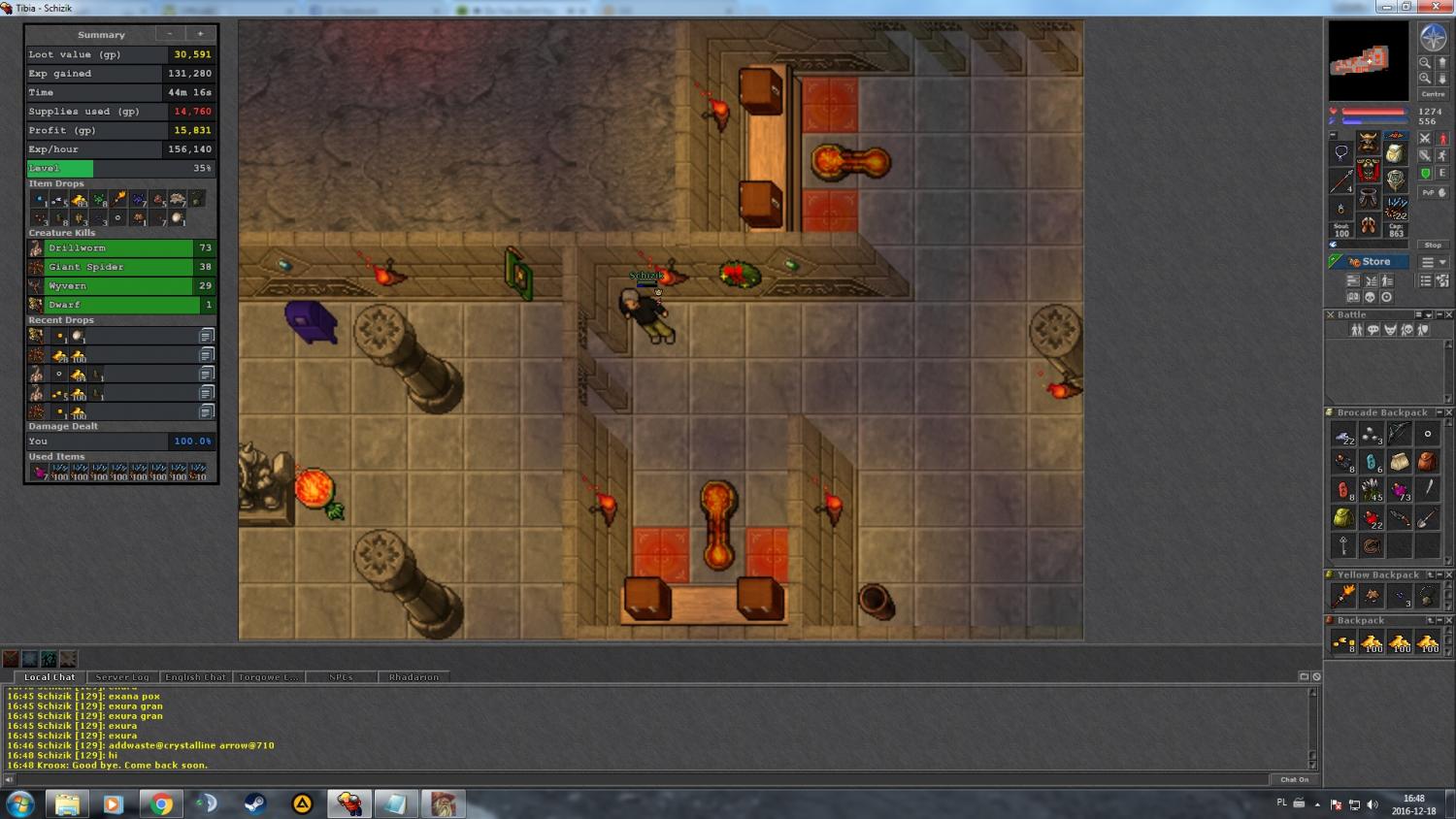Open the English Chat tab
This screenshot has height=819, width=1456.
coord(195,677)
